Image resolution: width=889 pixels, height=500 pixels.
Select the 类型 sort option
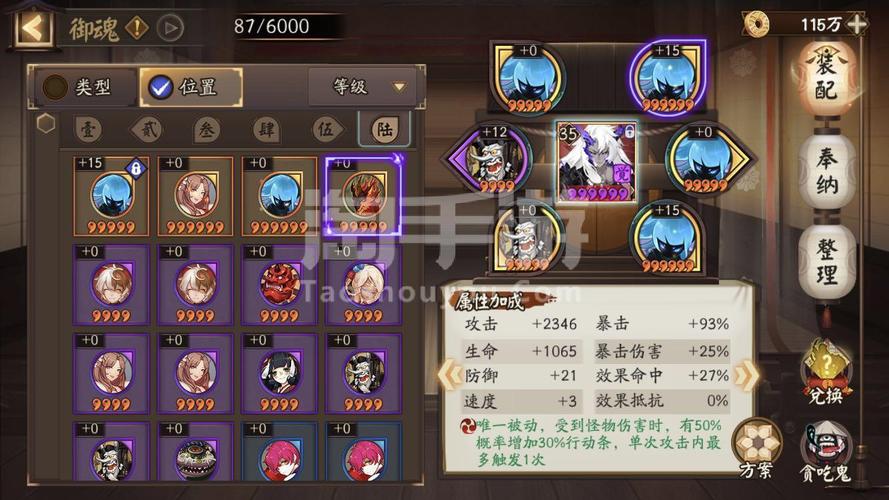[78, 87]
